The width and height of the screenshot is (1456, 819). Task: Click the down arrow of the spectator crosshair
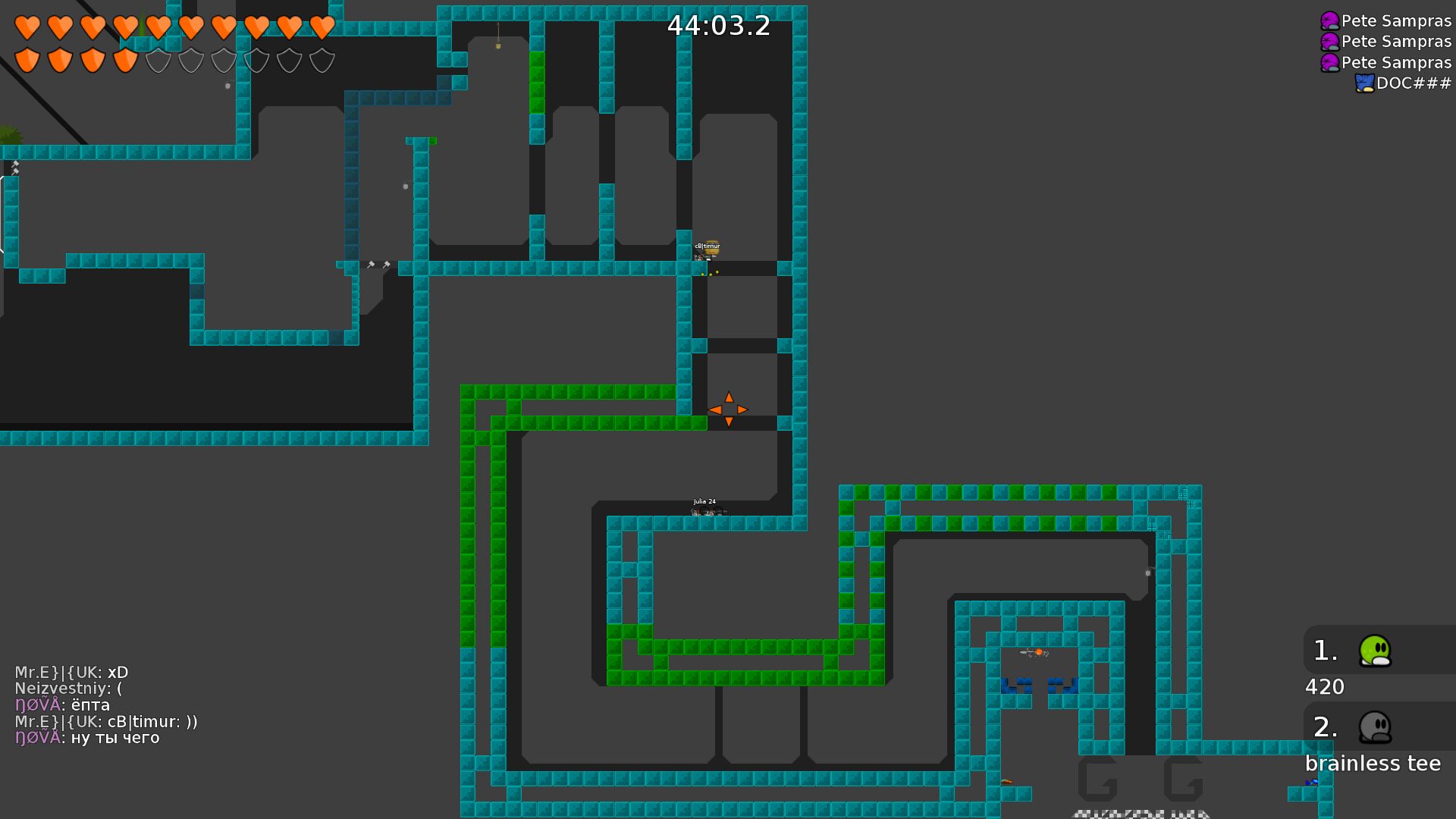(728, 422)
